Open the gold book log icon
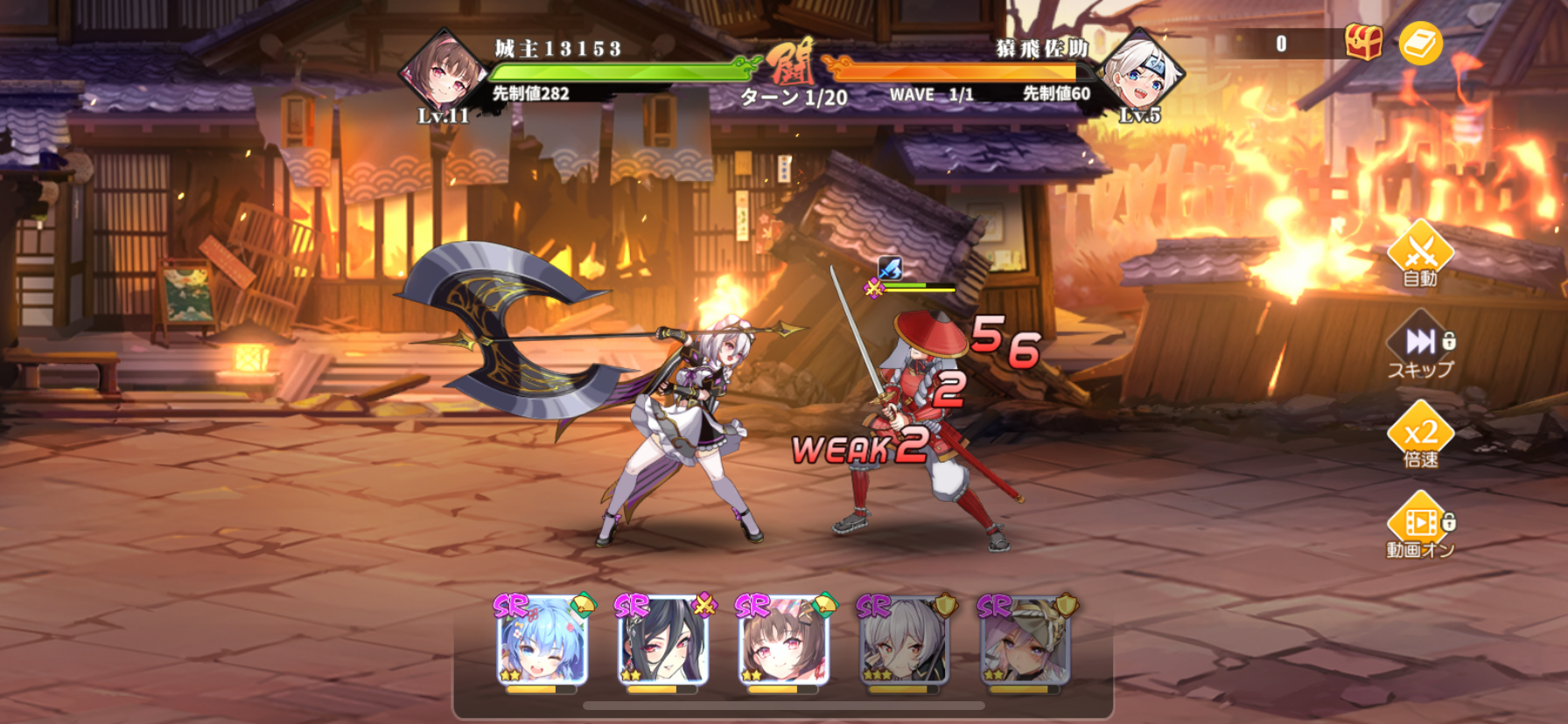 pyautogui.click(x=1420, y=43)
